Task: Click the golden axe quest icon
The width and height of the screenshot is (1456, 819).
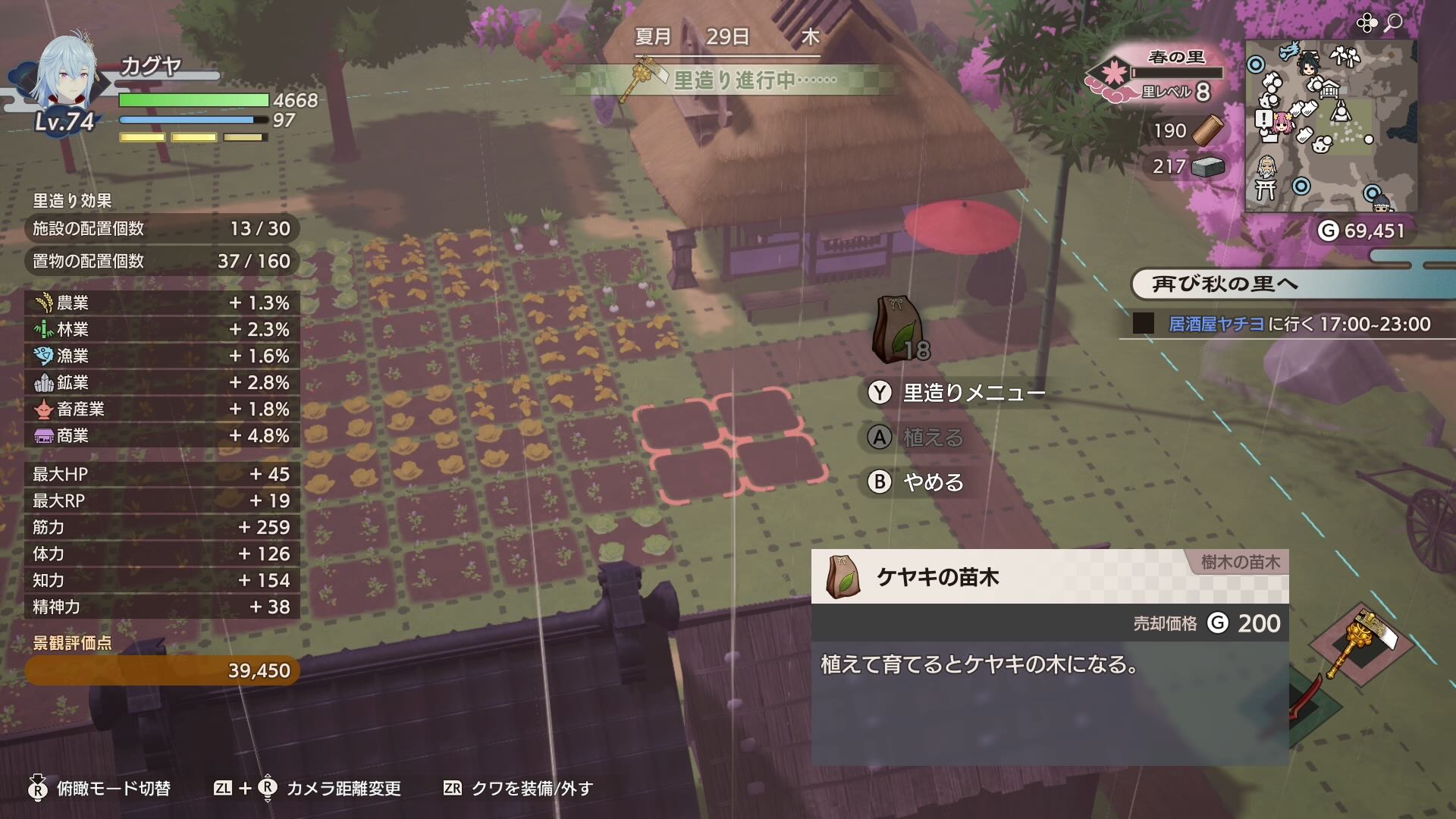Action: click(643, 78)
